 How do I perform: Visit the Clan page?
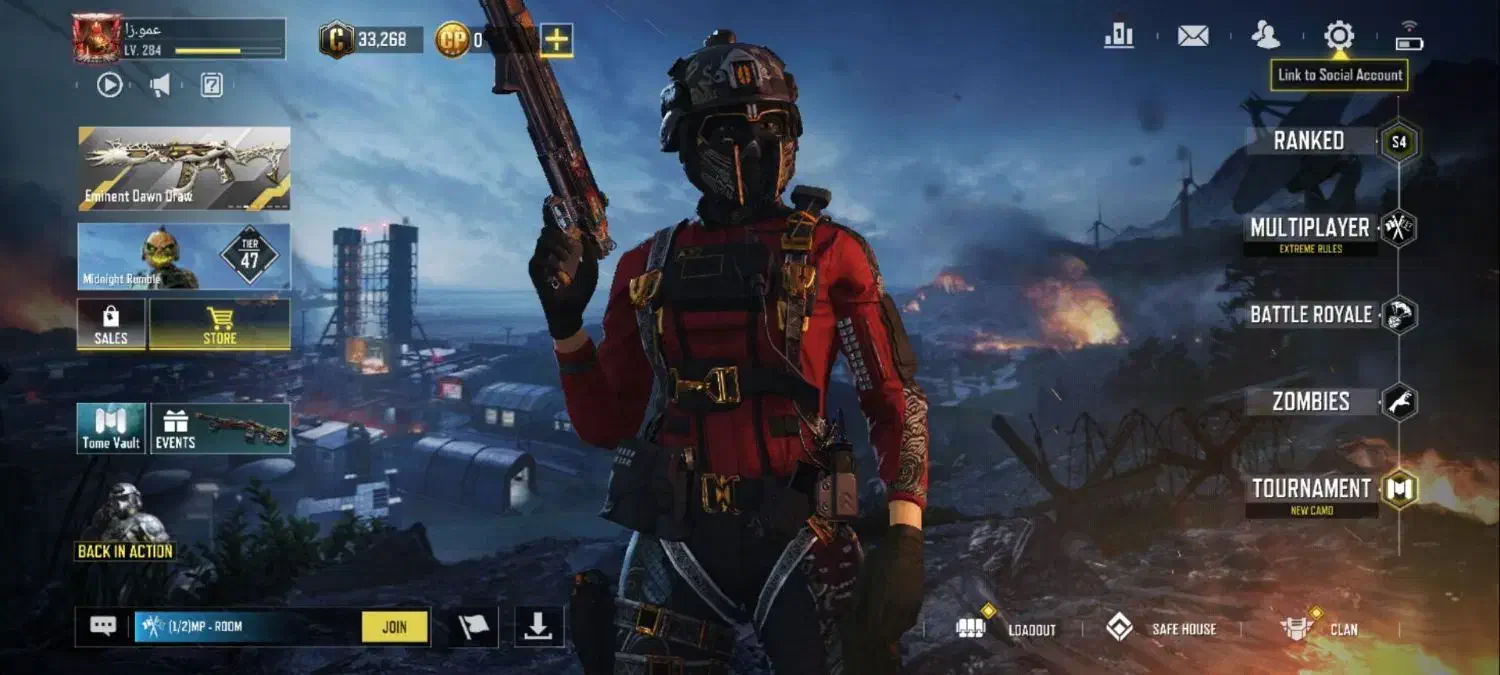click(1320, 628)
